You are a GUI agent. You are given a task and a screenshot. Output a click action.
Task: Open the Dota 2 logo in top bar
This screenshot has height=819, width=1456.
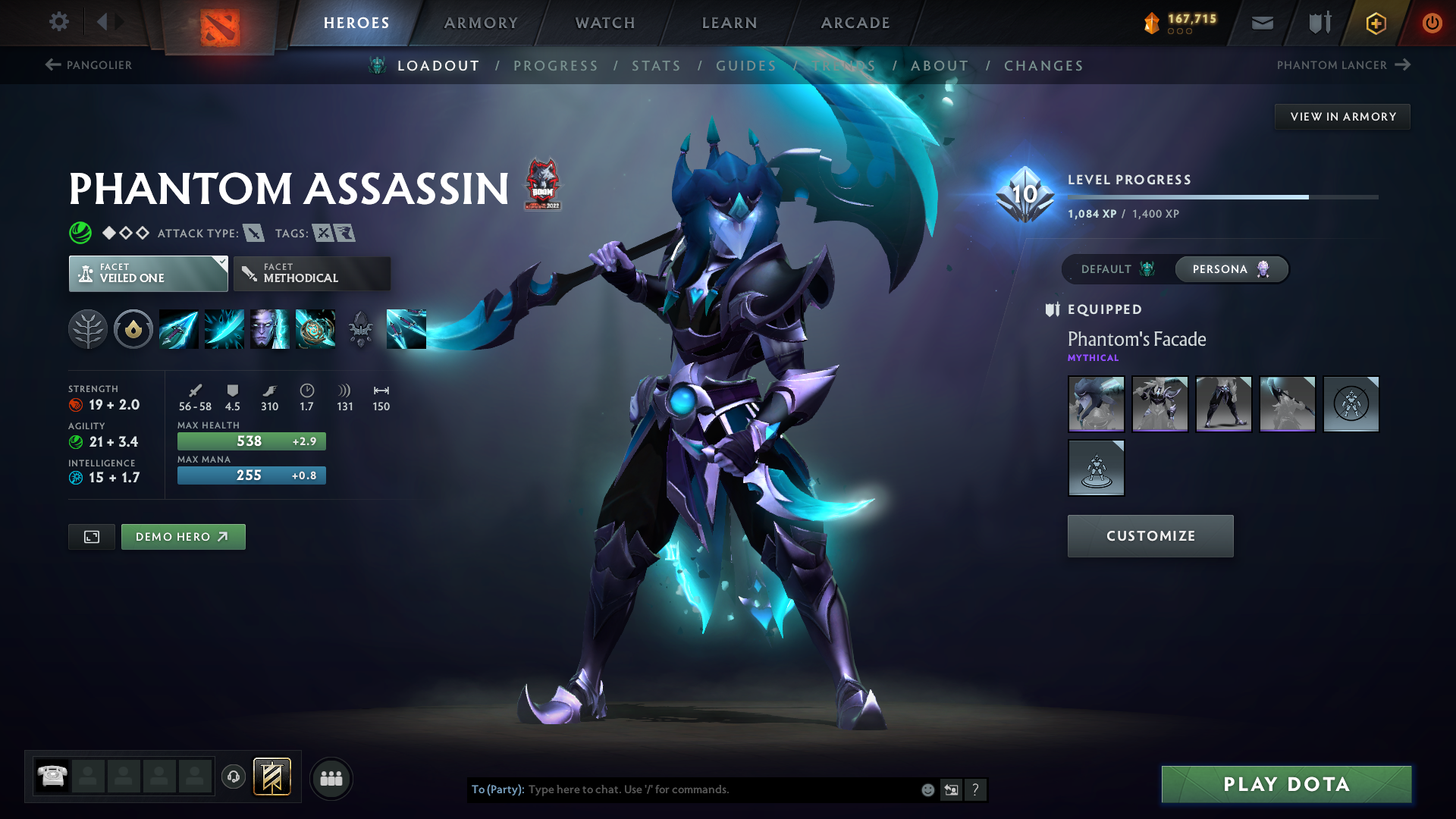[x=218, y=23]
